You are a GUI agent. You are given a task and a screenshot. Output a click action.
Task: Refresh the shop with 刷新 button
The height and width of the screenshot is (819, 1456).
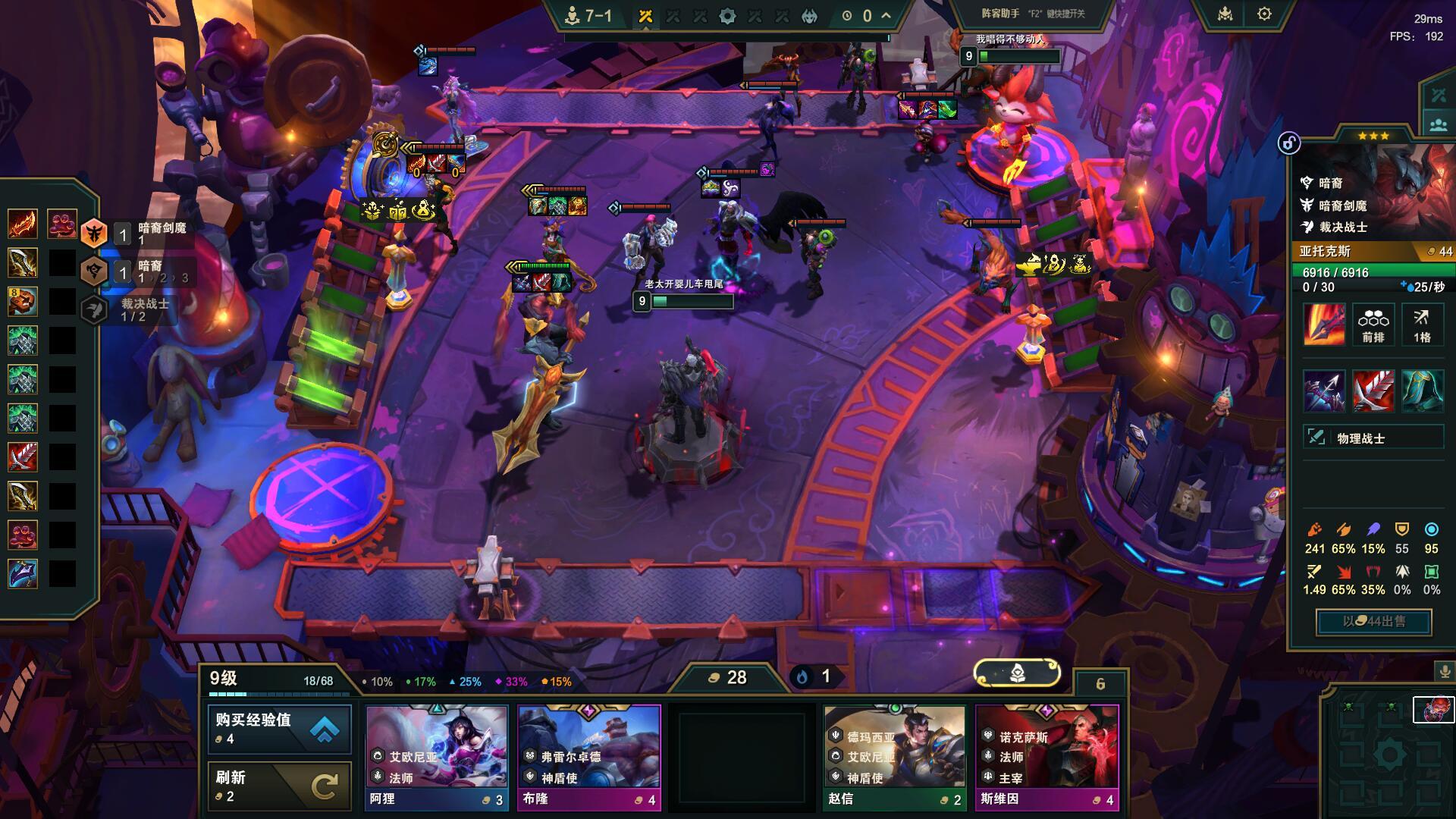[x=279, y=786]
